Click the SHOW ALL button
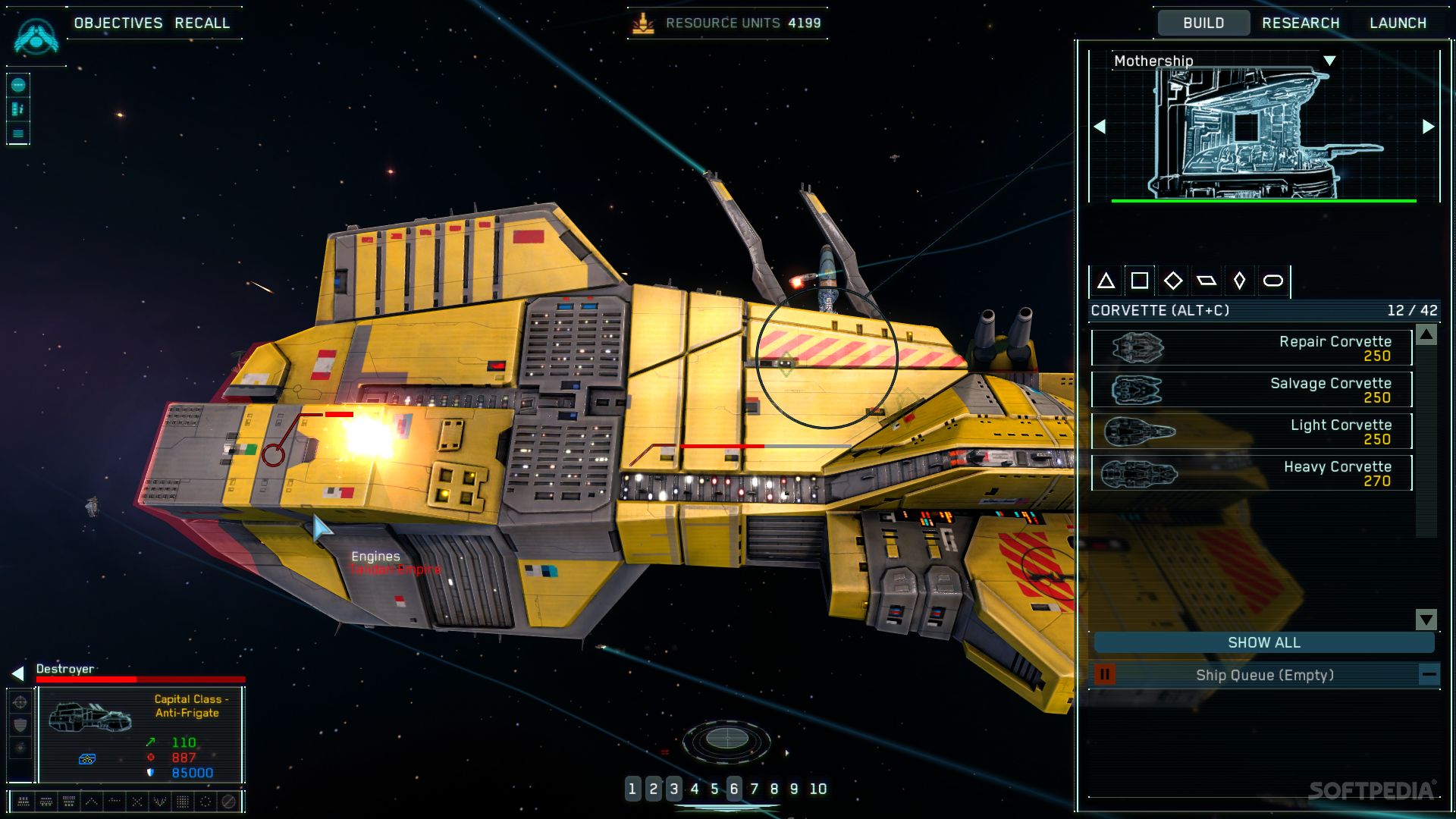1456x819 pixels. click(x=1263, y=642)
